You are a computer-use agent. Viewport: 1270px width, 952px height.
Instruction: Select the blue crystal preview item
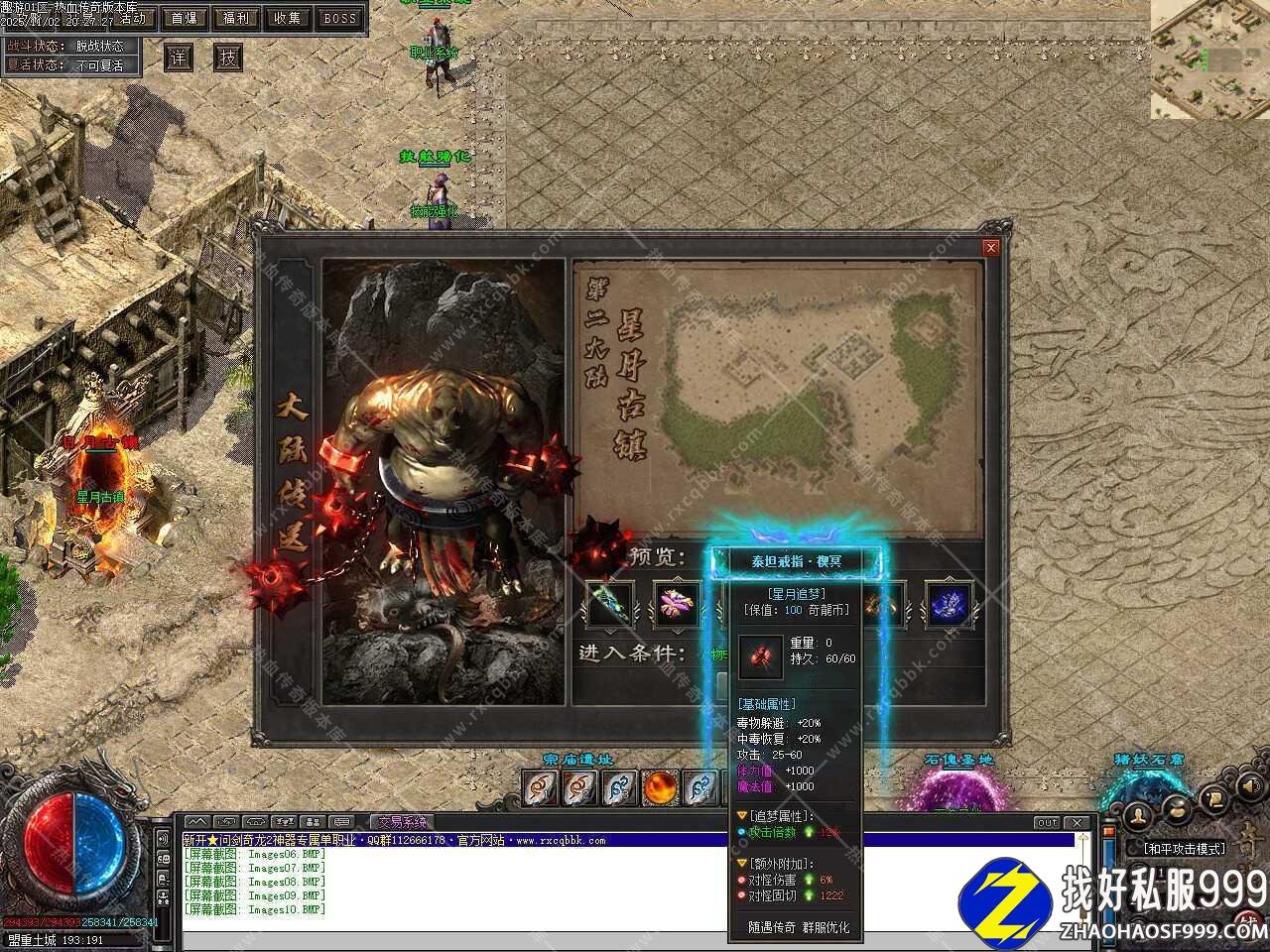949,604
